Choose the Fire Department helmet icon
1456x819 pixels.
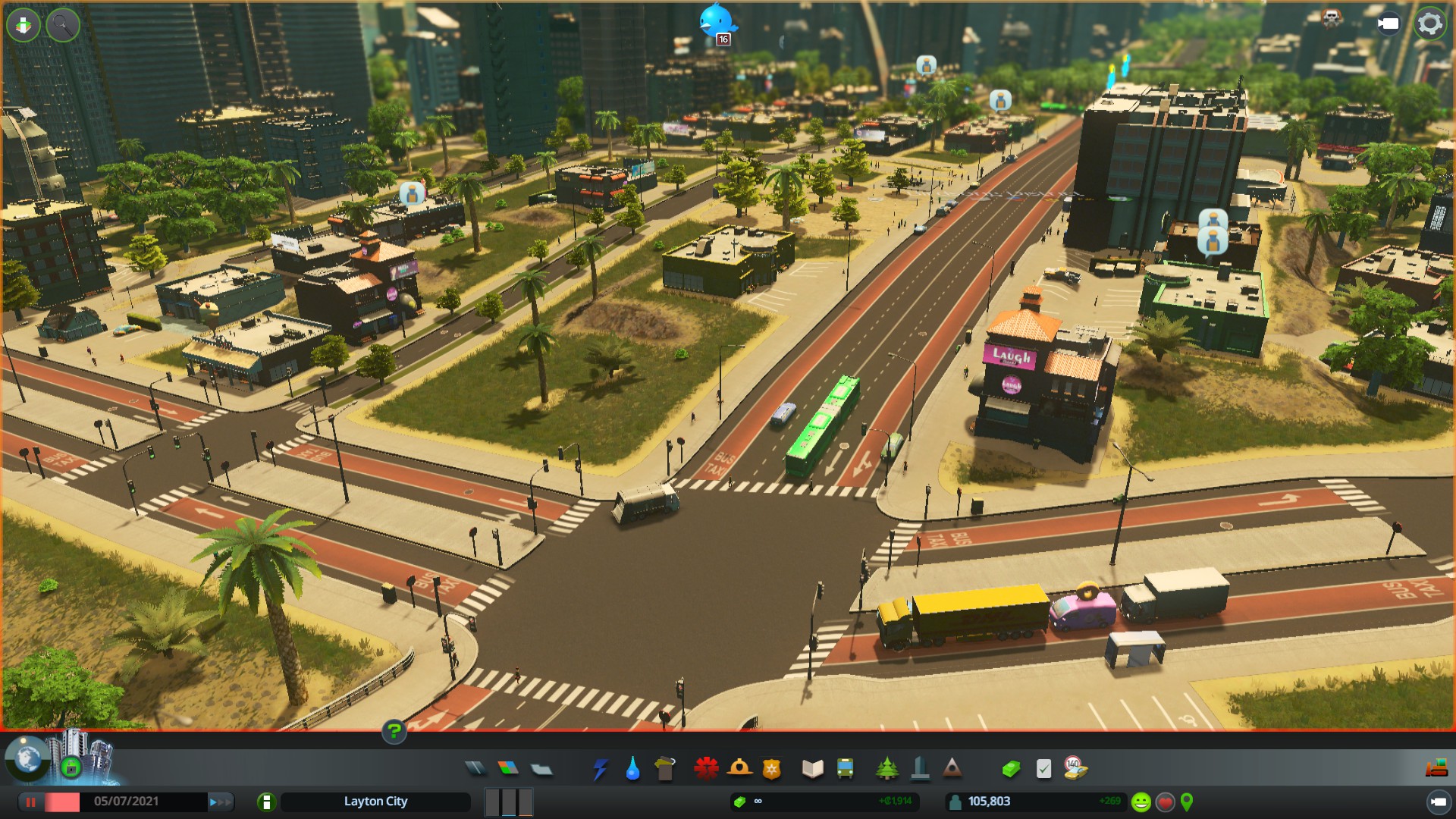tap(739, 769)
